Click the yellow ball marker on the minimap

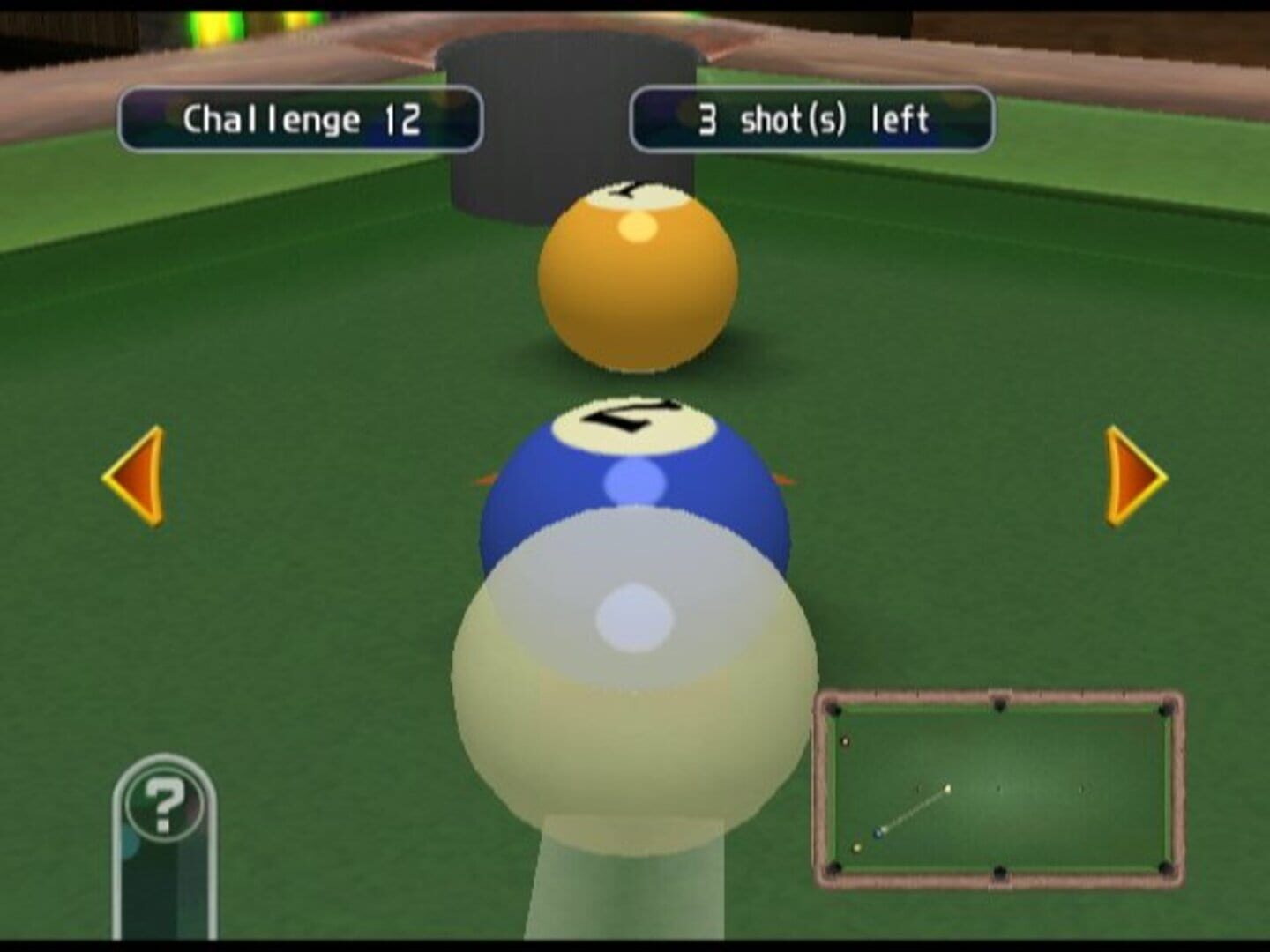[856, 847]
